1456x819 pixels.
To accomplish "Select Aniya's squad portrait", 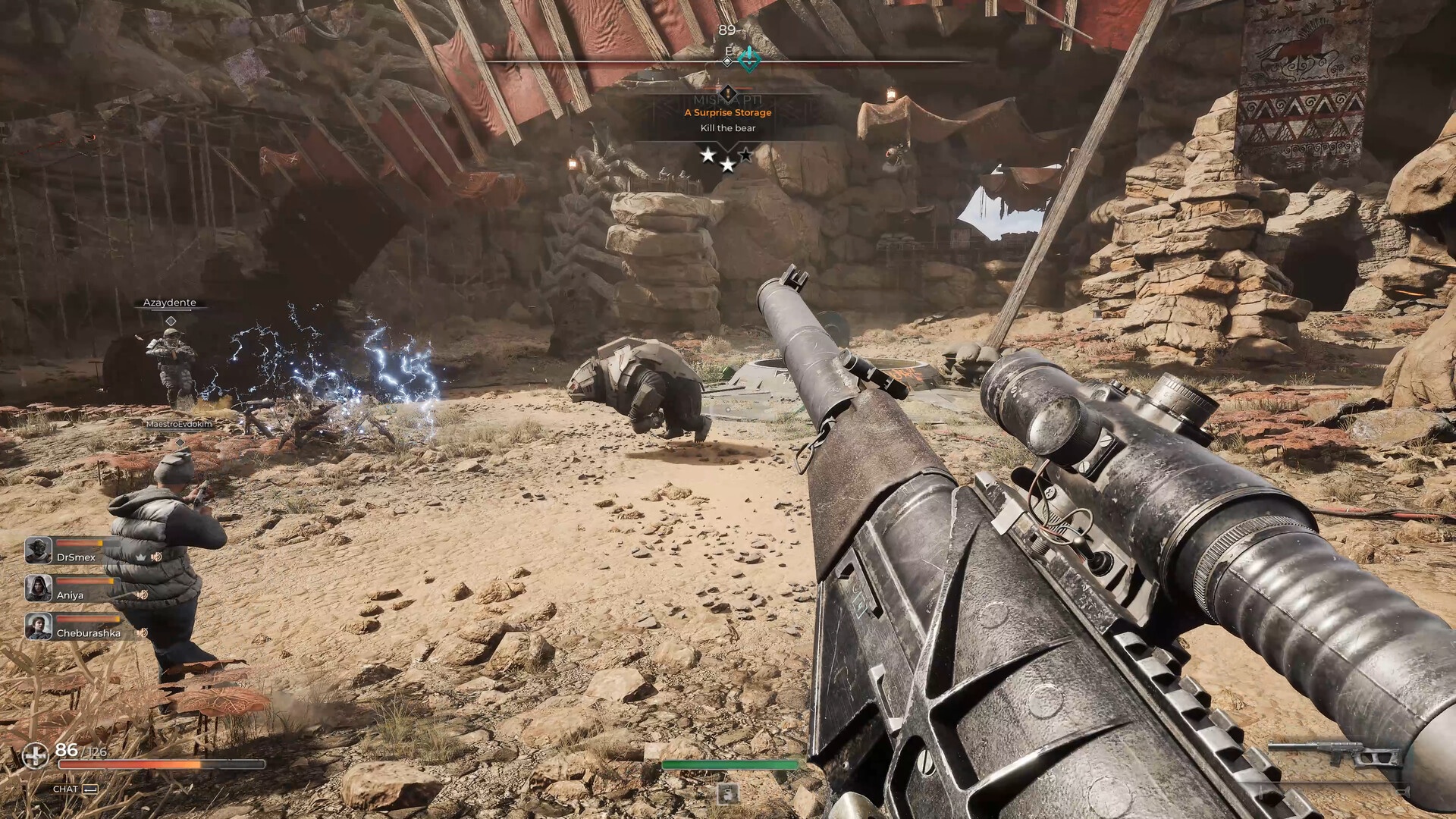I will 39,588.
